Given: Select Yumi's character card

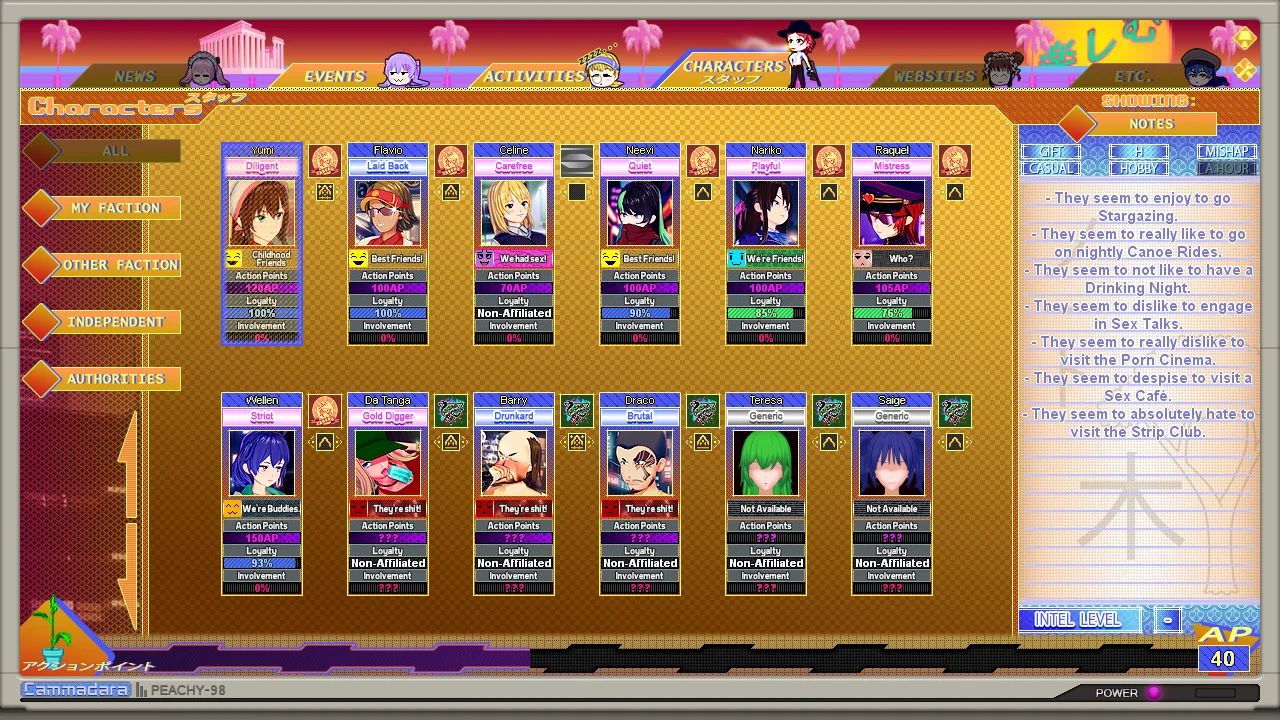Looking at the screenshot, I should pos(262,213).
